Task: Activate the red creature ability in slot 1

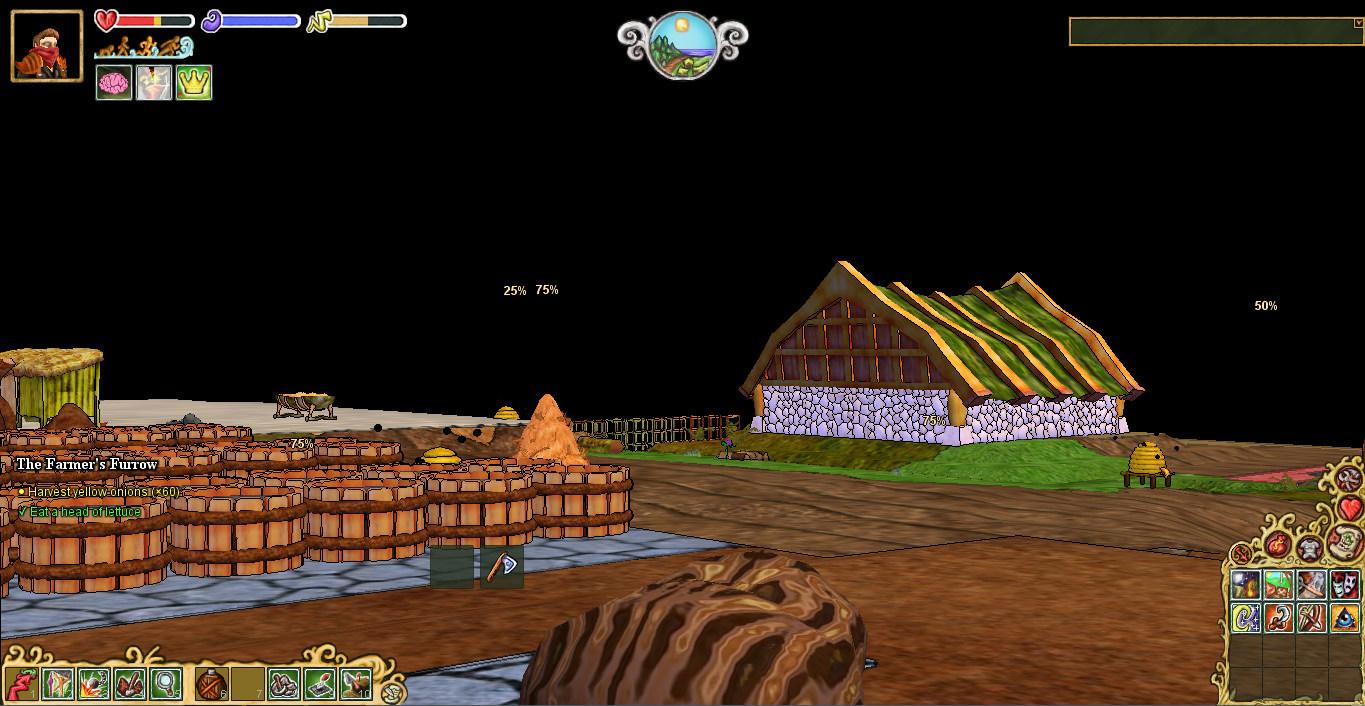Action: pos(21,684)
